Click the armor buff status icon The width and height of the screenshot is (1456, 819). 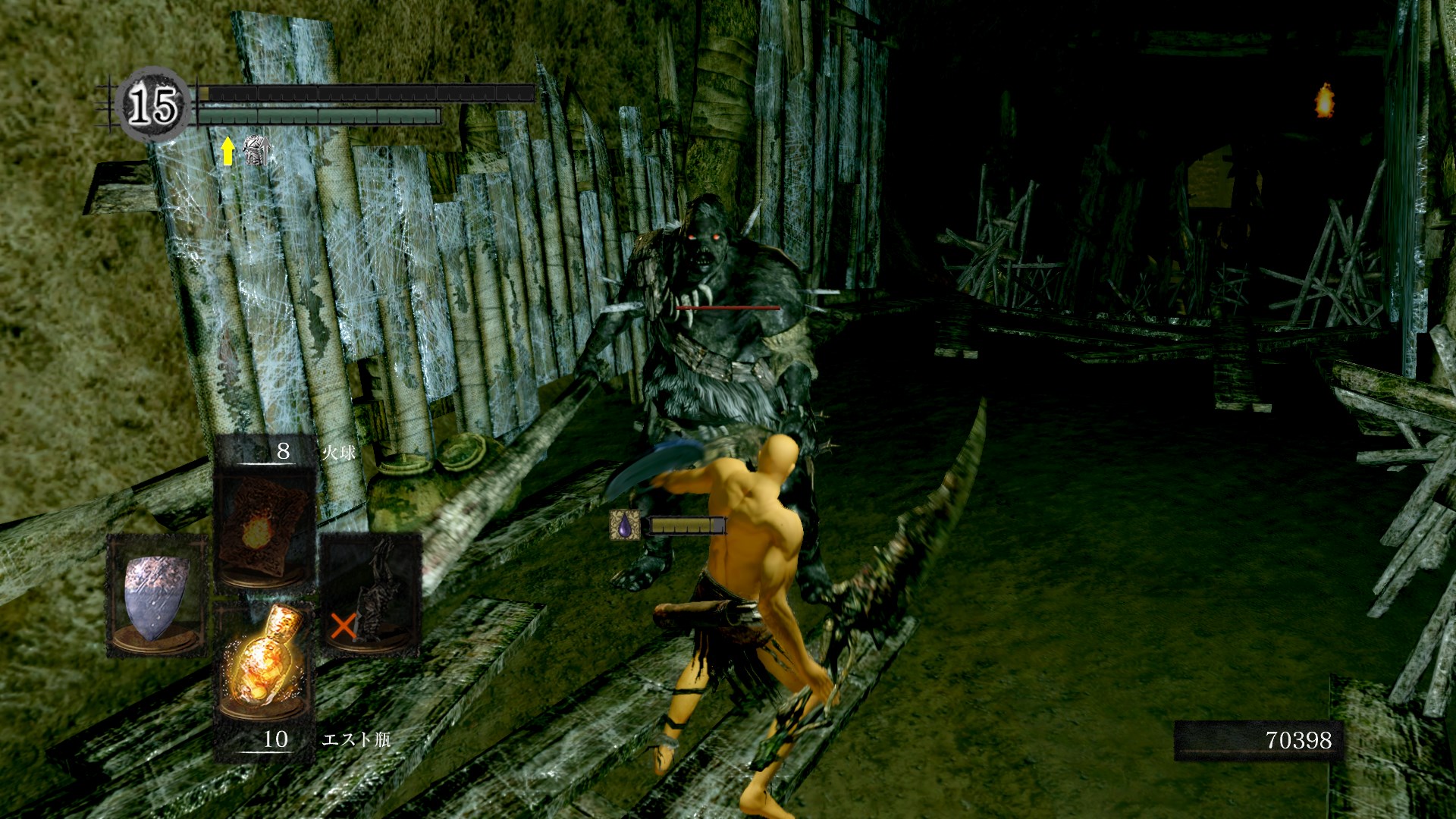pos(256,151)
